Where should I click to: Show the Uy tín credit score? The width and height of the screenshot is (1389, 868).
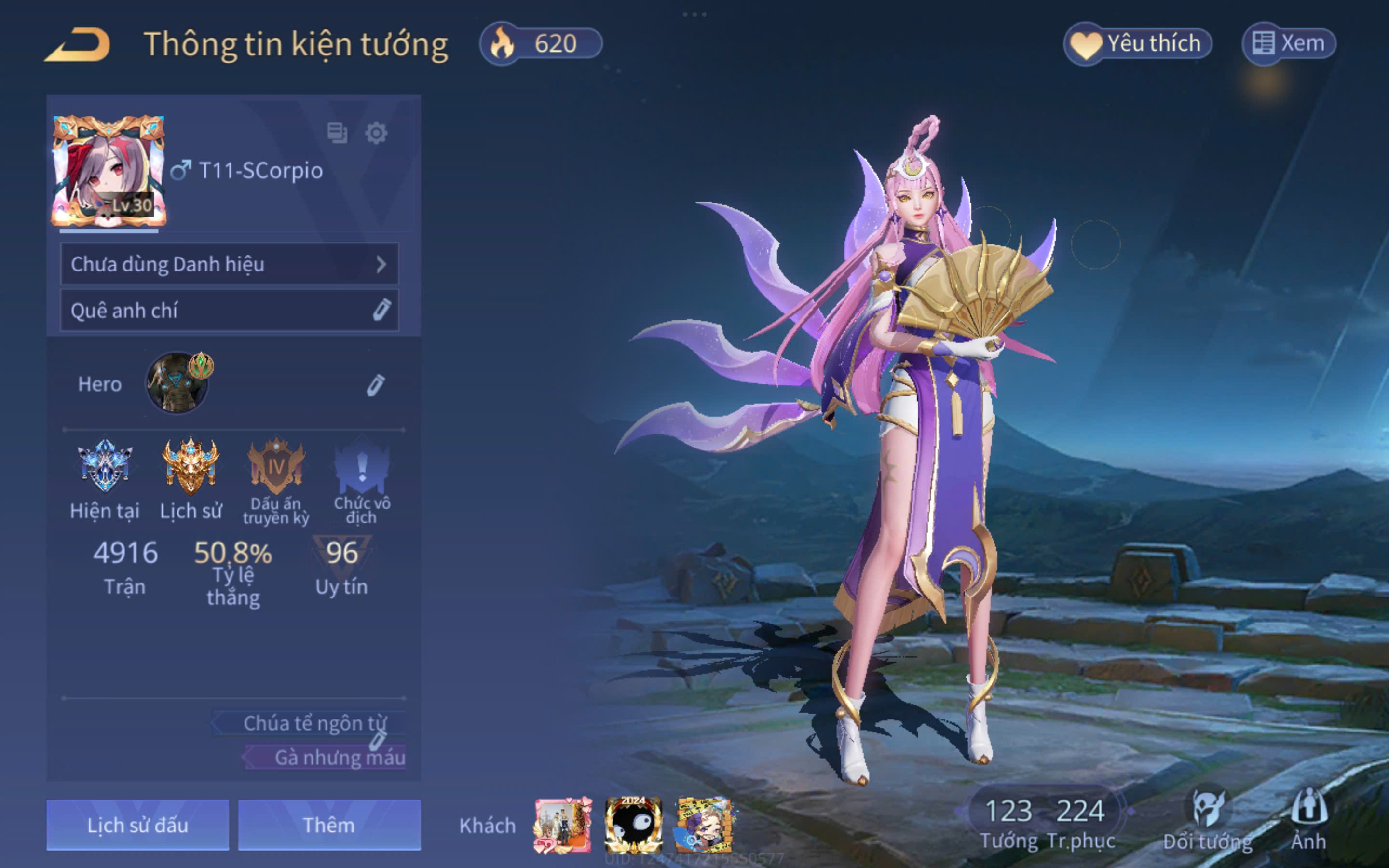click(341, 566)
